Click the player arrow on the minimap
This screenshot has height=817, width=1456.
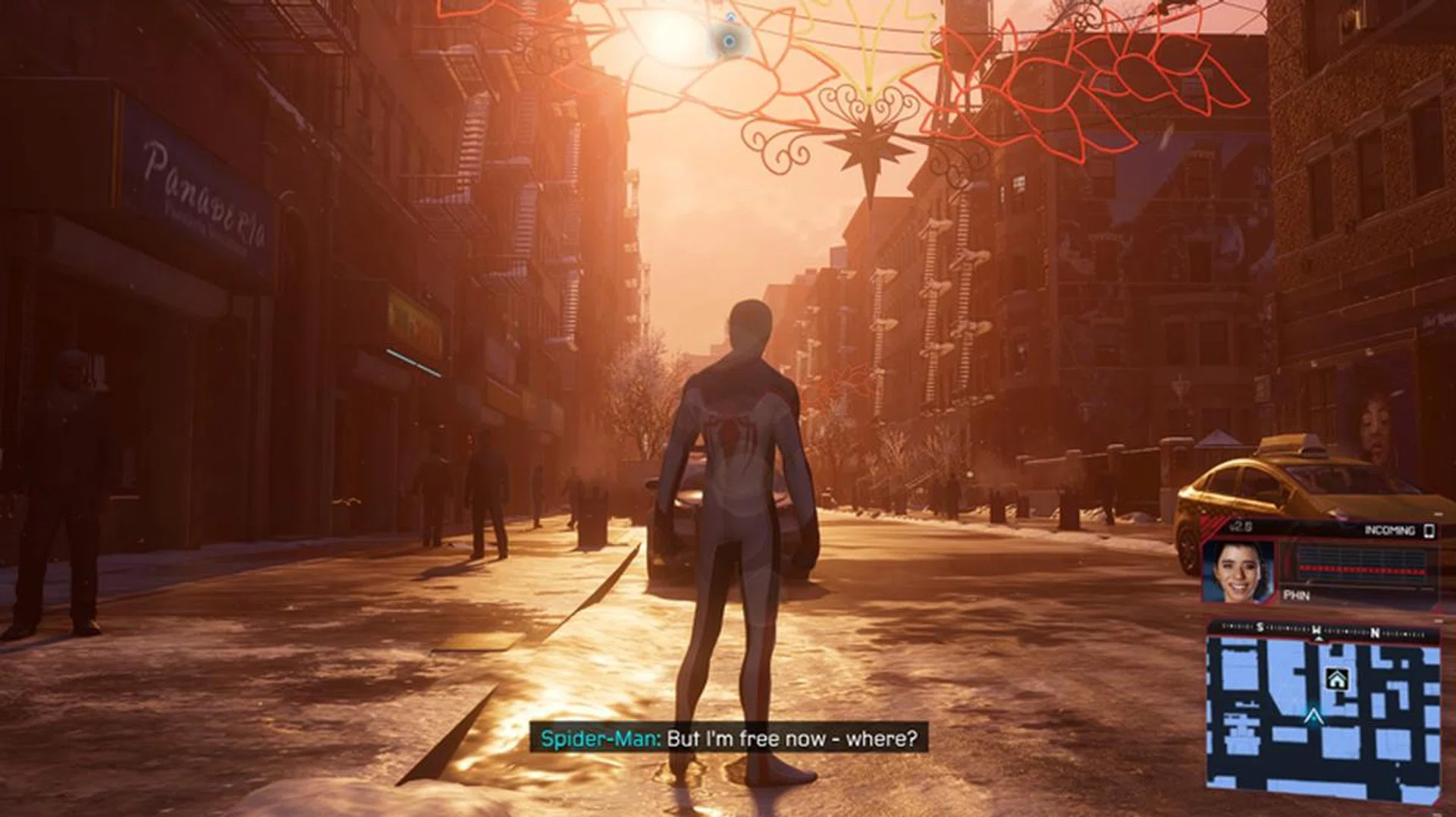[x=1313, y=716]
